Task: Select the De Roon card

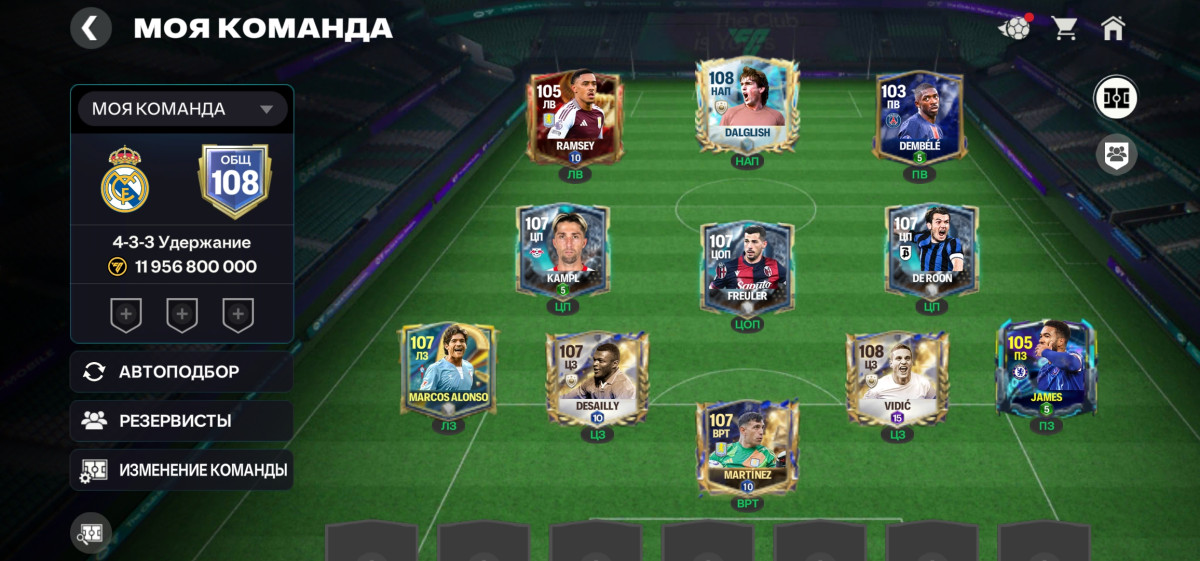Action: [931, 250]
